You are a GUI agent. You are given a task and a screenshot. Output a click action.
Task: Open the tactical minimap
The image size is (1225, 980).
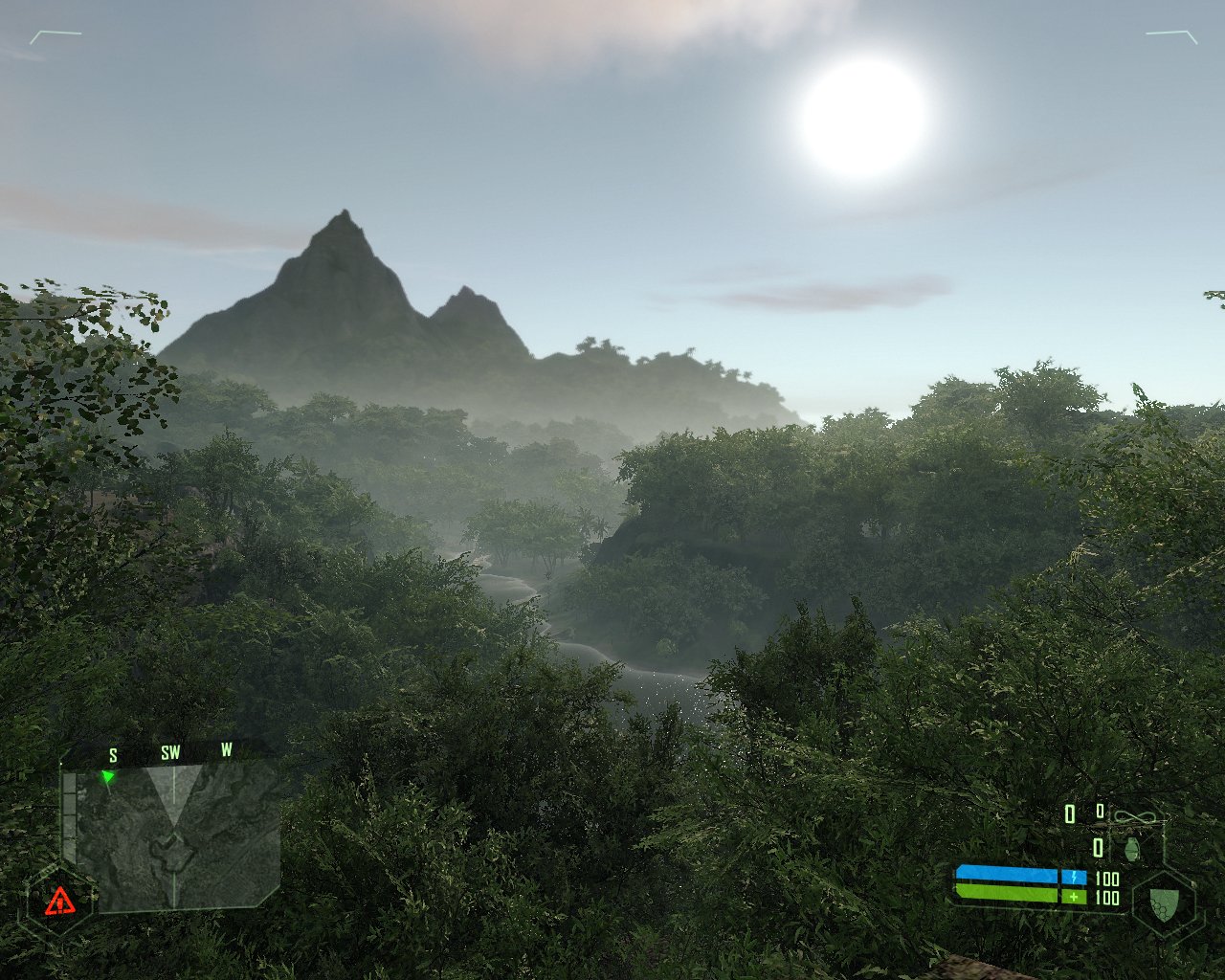point(173,836)
